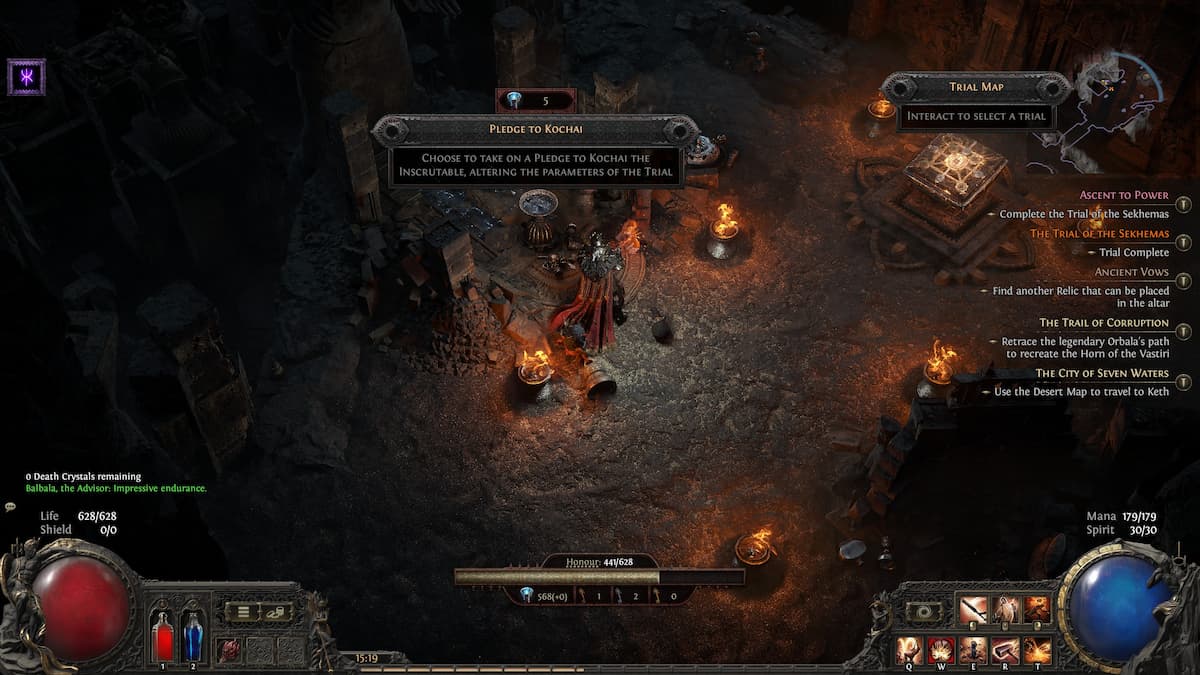Viewport: 1200px width, 675px height.
Task: Open the menu button with three lines
Action: [x=243, y=612]
